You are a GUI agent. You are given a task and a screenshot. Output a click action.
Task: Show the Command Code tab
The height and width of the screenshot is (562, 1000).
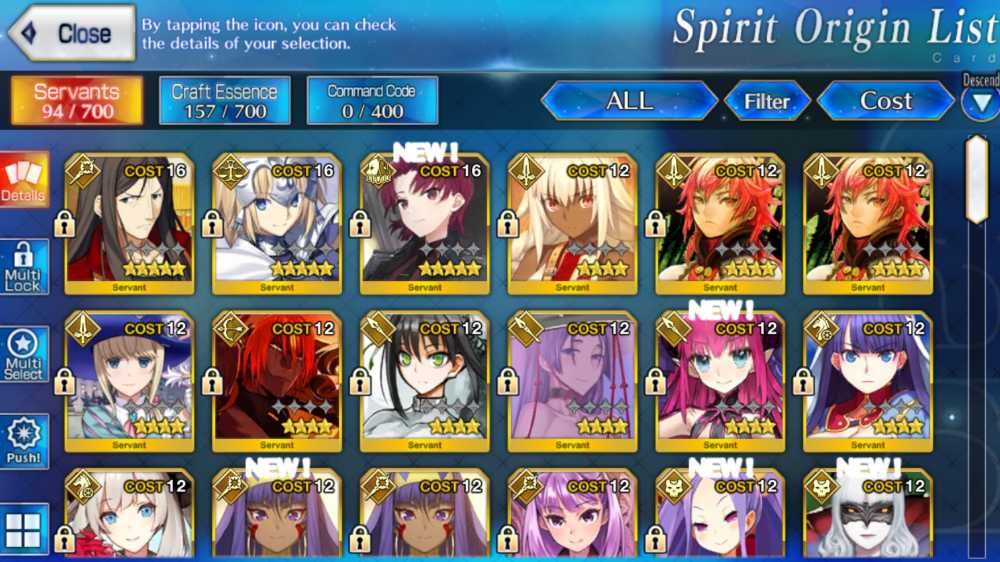coord(372,101)
